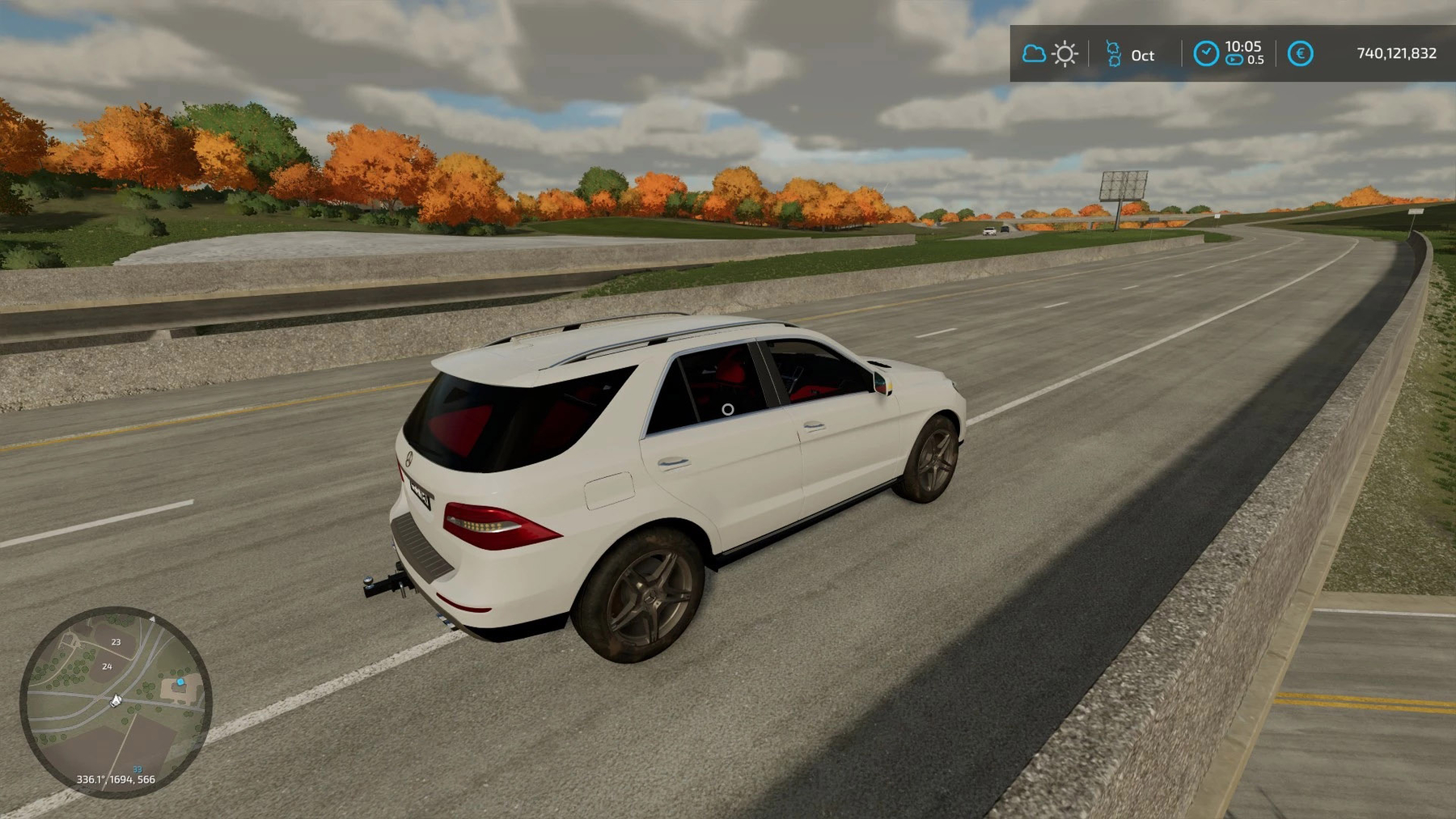Viewport: 1456px width, 819px height.
Task: Click the clock time icon
Action: point(1205,53)
